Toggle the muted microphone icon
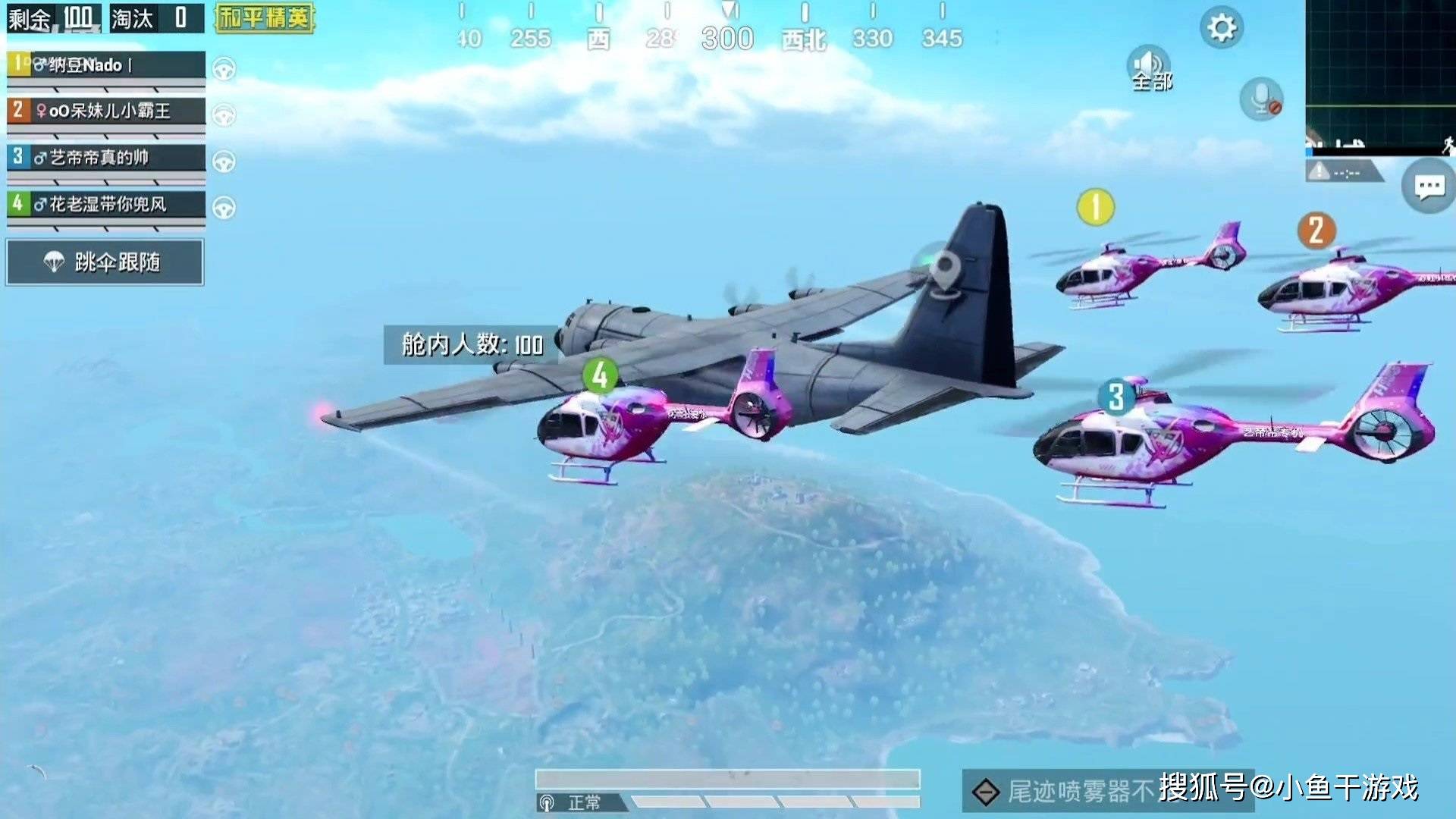The width and height of the screenshot is (1456, 819). (1261, 99)
